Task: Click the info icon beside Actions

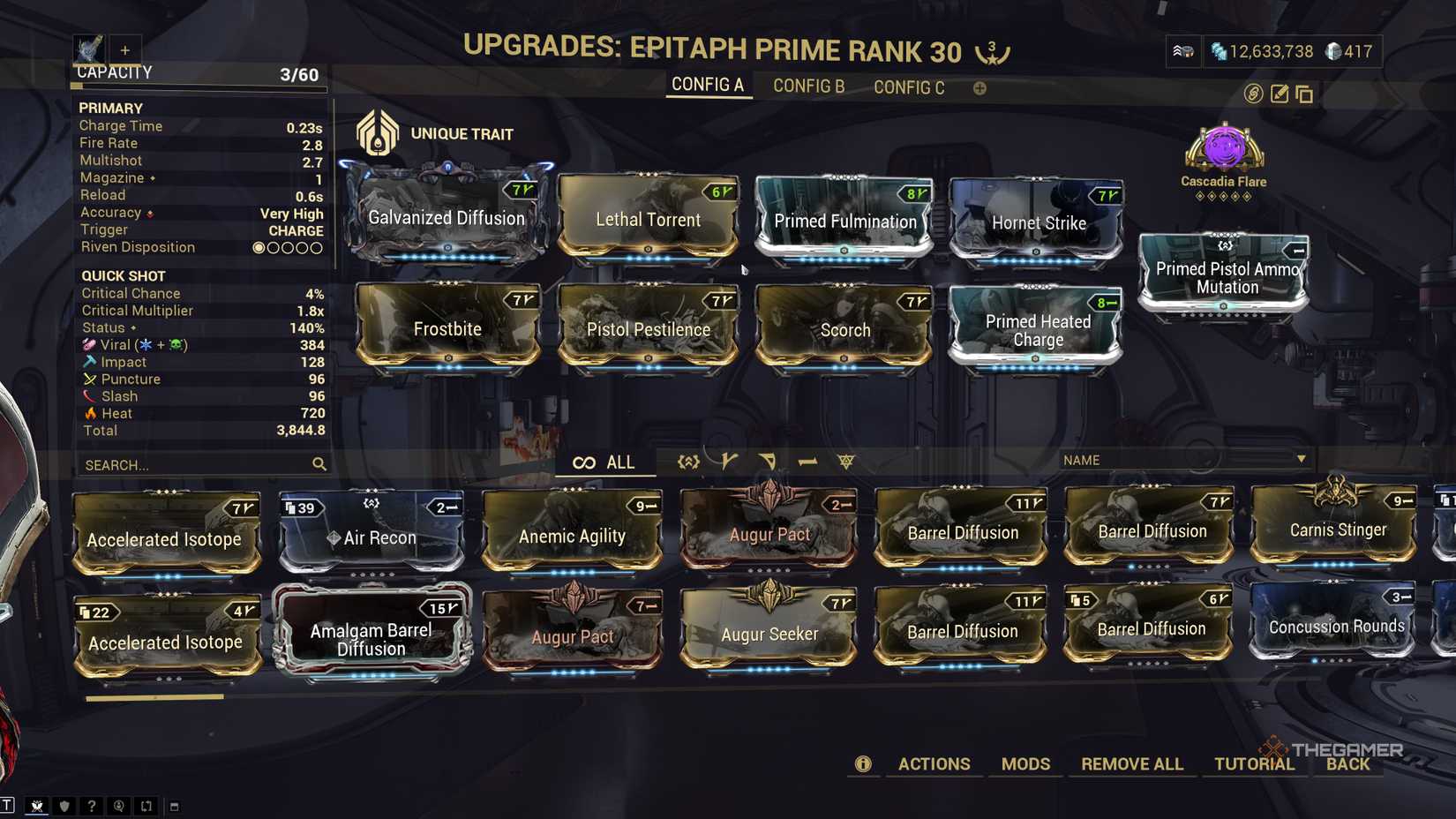Action: click(x=863, y=764)
